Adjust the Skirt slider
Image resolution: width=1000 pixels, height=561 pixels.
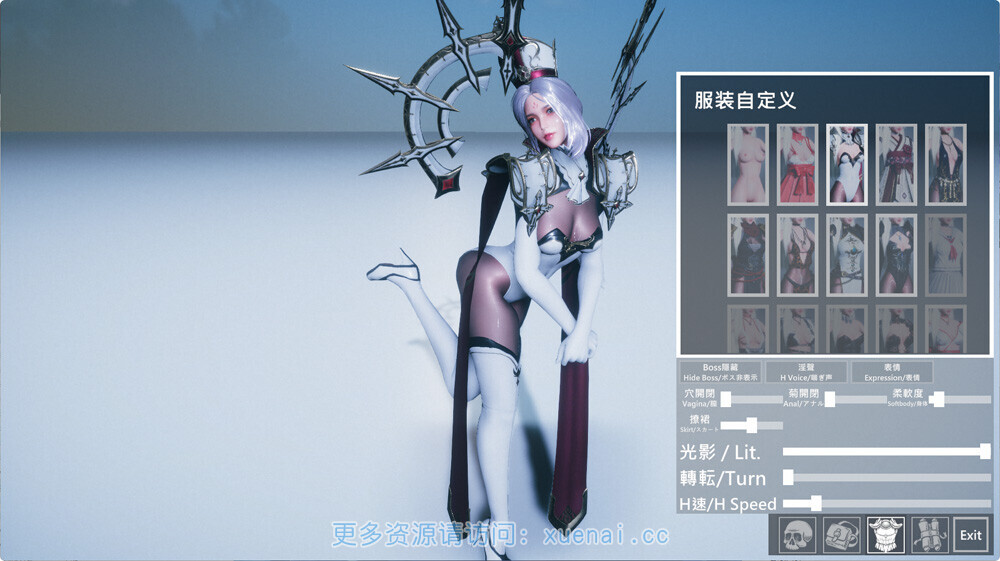tap(752, 425)
